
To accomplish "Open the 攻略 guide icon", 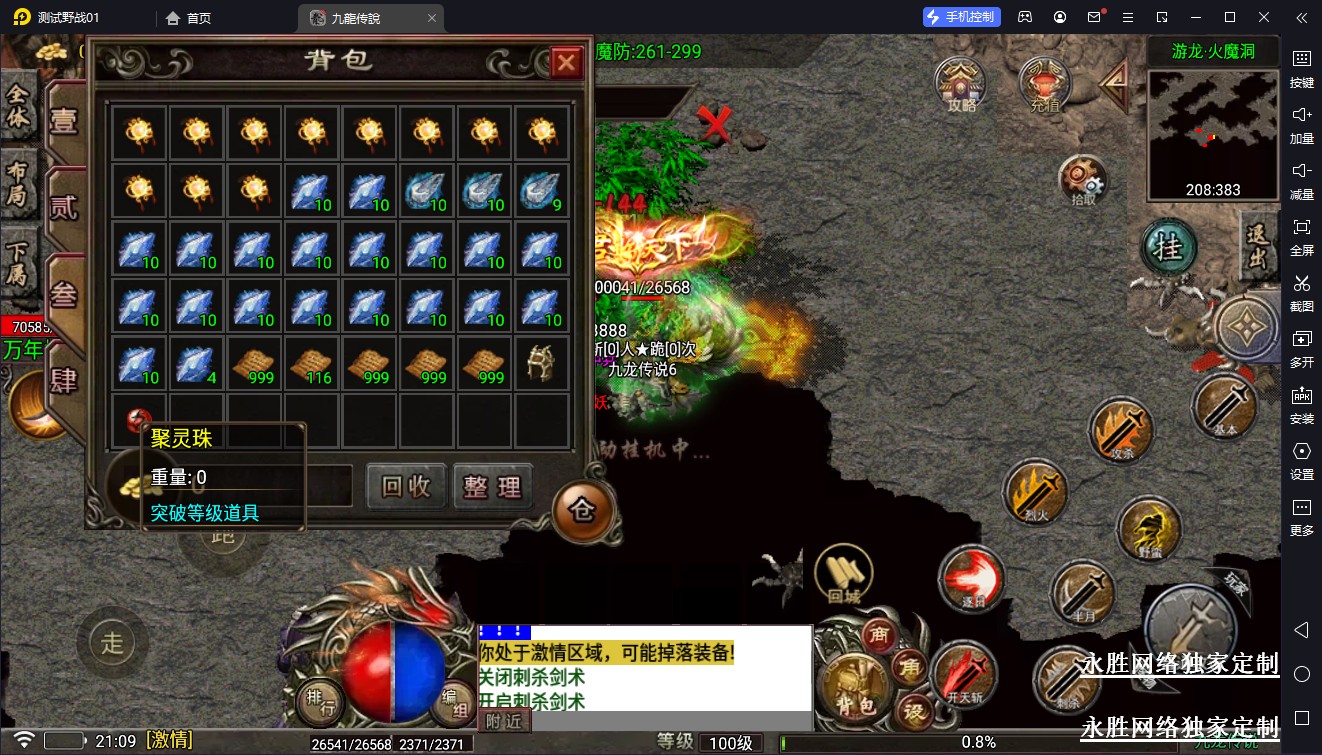I will [960, 83].
